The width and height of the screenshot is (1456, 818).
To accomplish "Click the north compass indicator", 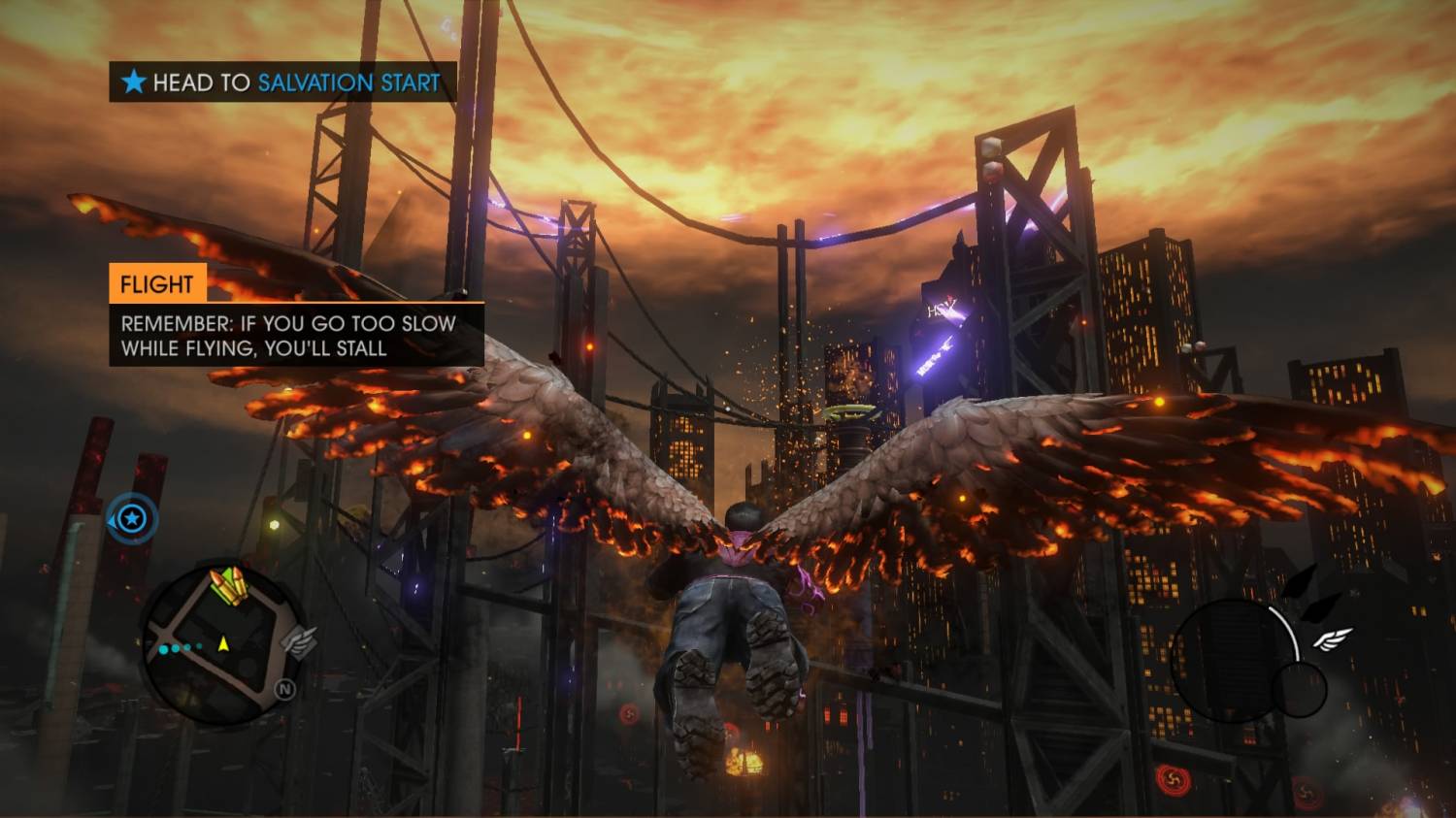I will [284, 690].
